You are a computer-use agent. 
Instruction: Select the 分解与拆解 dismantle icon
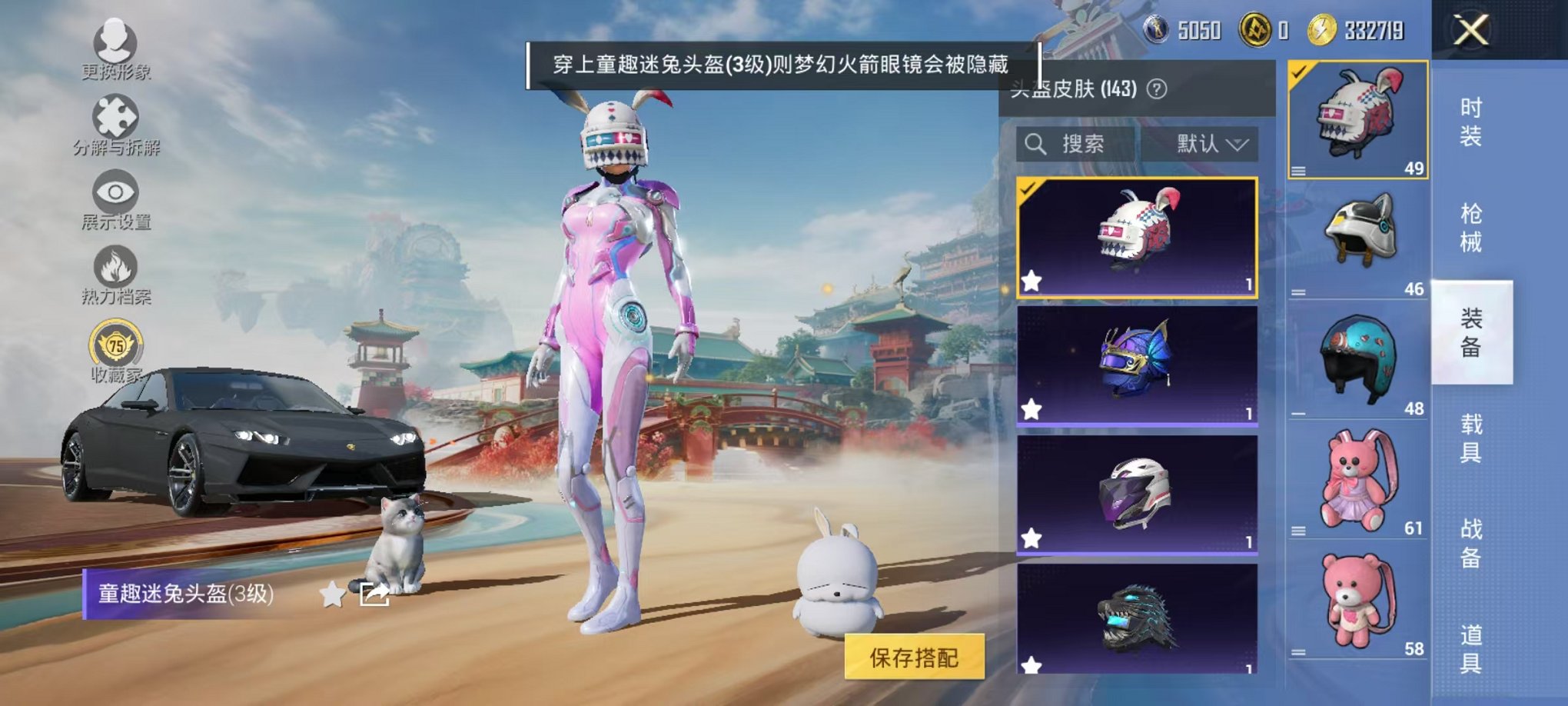(114, 123)
